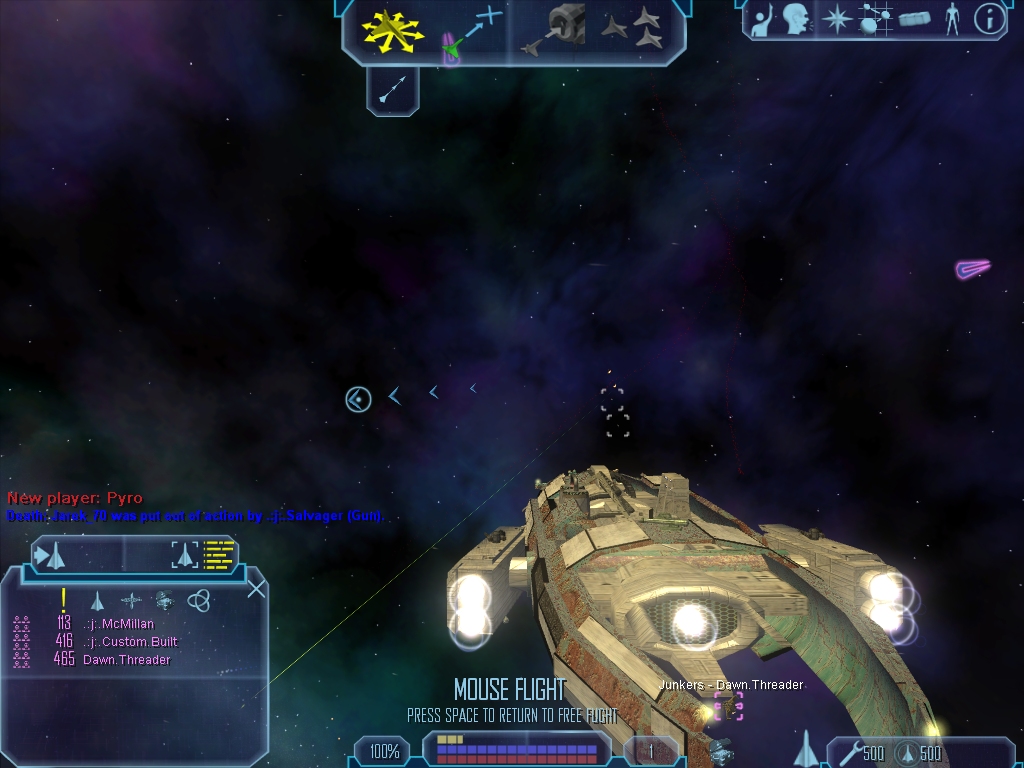
Task: Open the cargo inventory container icon
Action: [914, 18]
